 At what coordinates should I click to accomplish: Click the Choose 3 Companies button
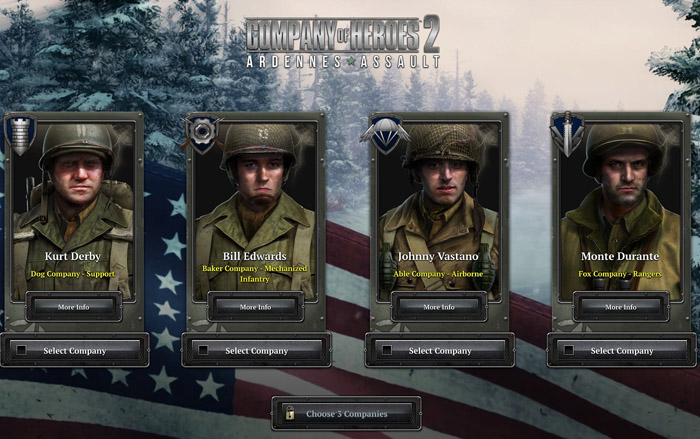pos(346,413)
